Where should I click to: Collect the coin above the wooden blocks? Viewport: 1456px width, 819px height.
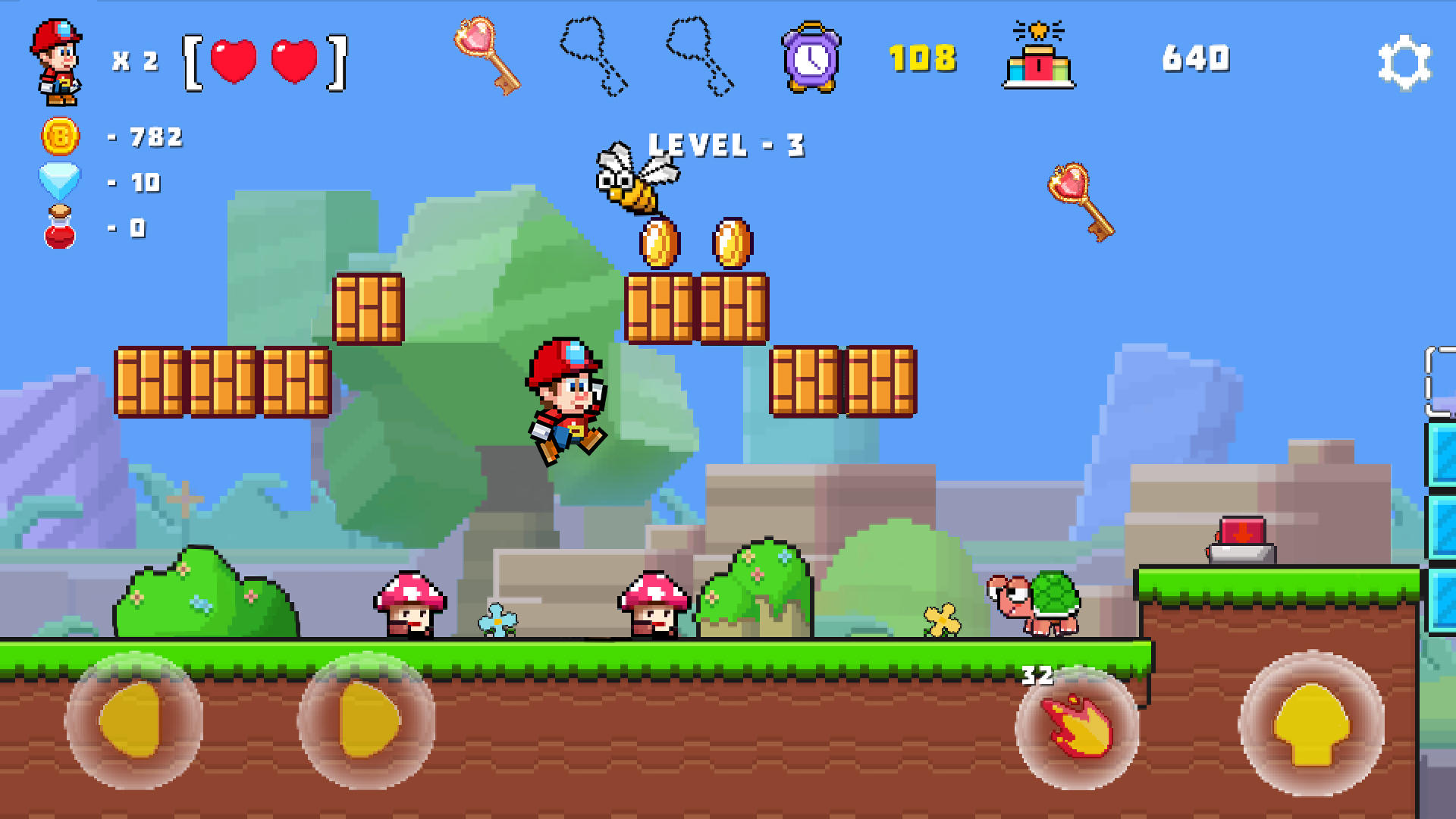[x=660, y=243]
